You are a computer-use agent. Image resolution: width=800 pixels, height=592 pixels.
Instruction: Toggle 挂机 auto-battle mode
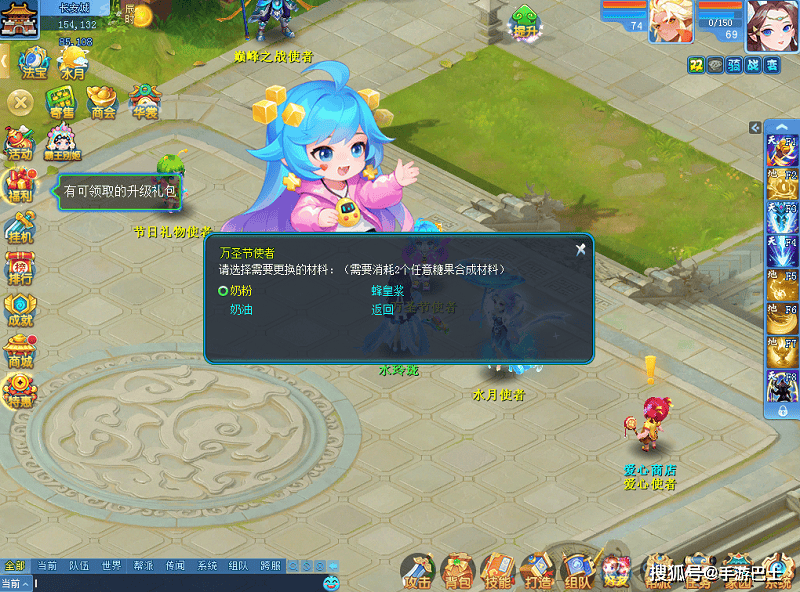20,228
